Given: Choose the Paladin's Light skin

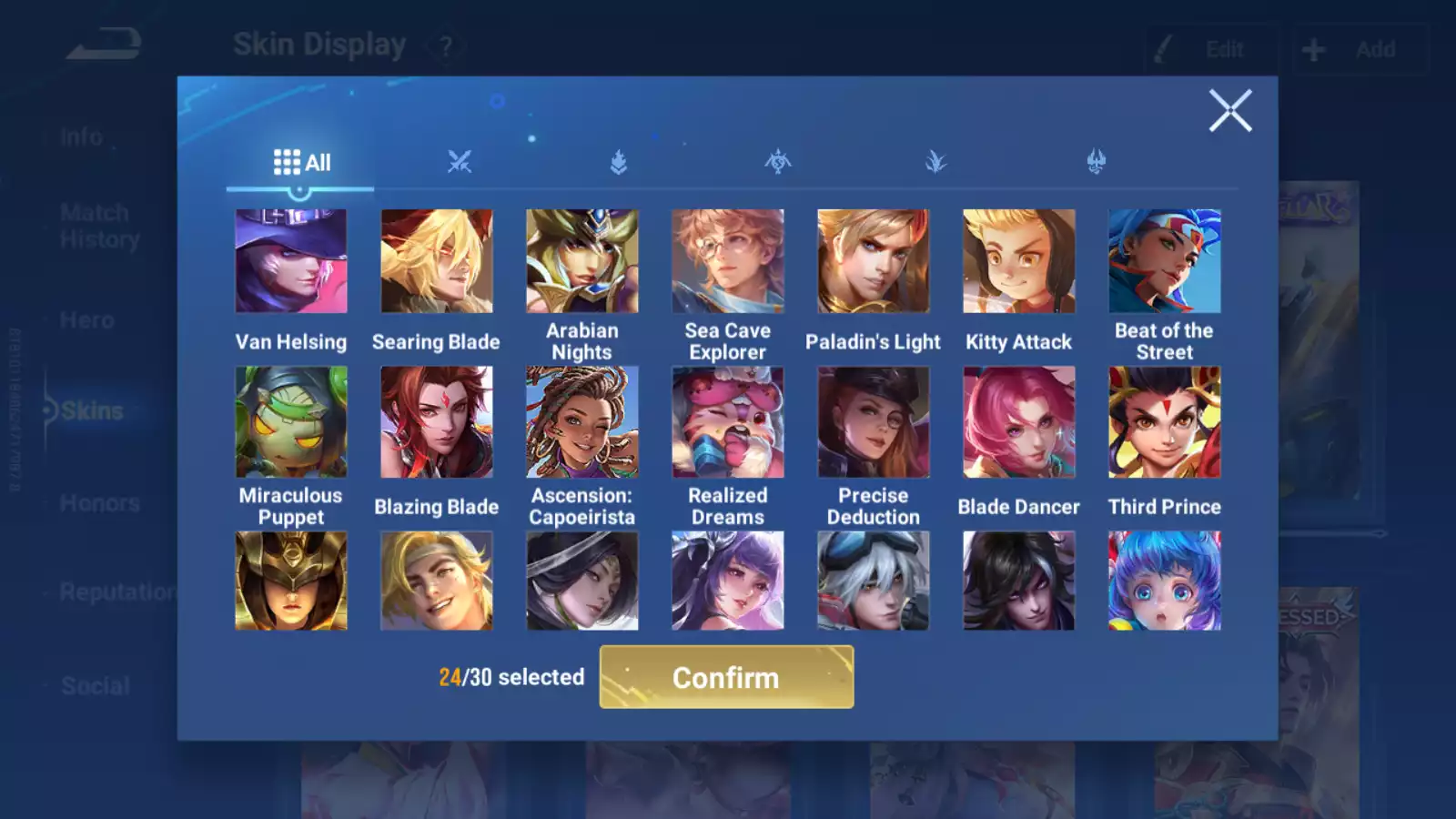Looking at the screenshot, I should [874, 262].
